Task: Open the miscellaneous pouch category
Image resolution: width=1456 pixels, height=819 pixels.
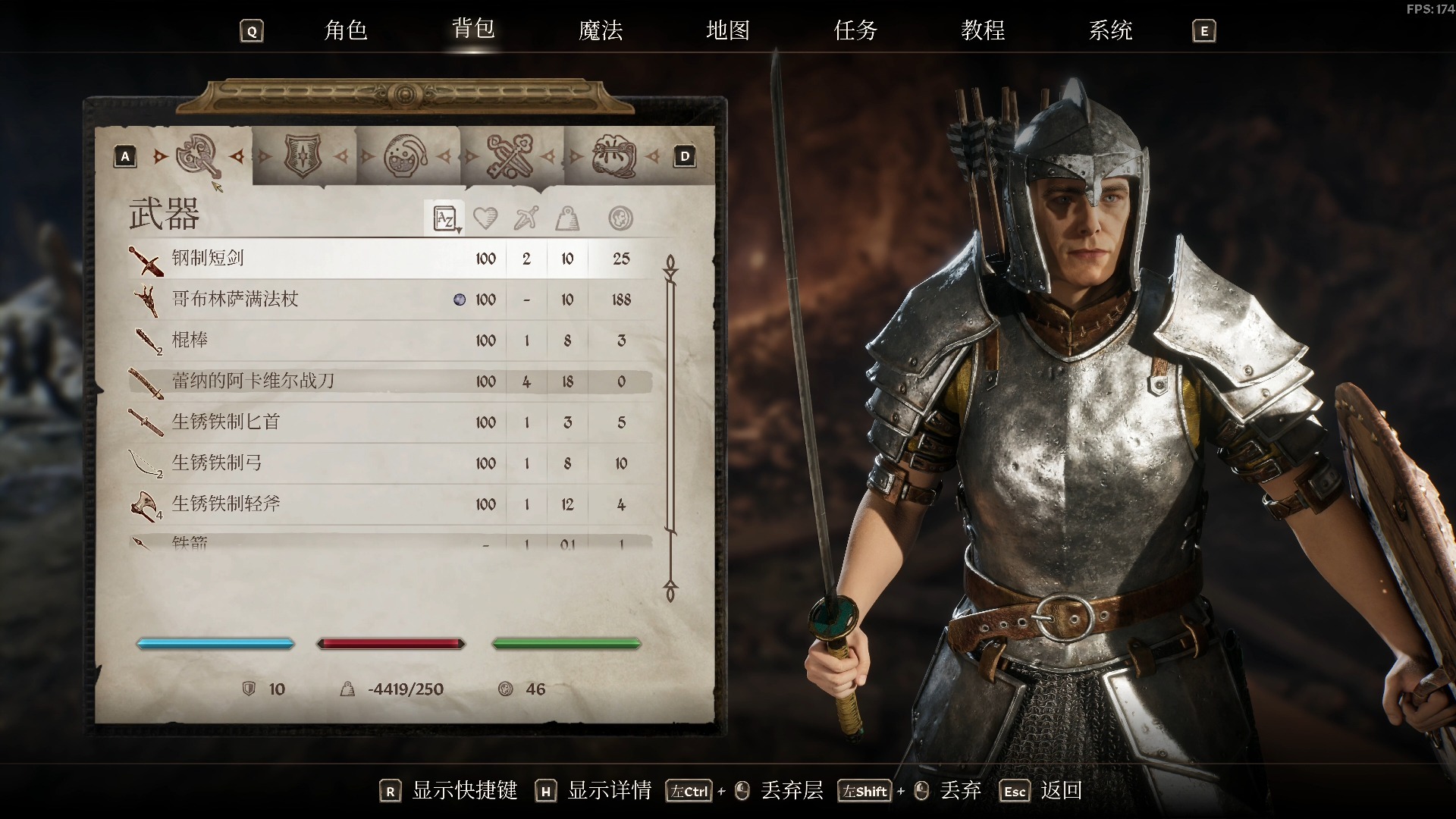Action: [x=614, y=156]
